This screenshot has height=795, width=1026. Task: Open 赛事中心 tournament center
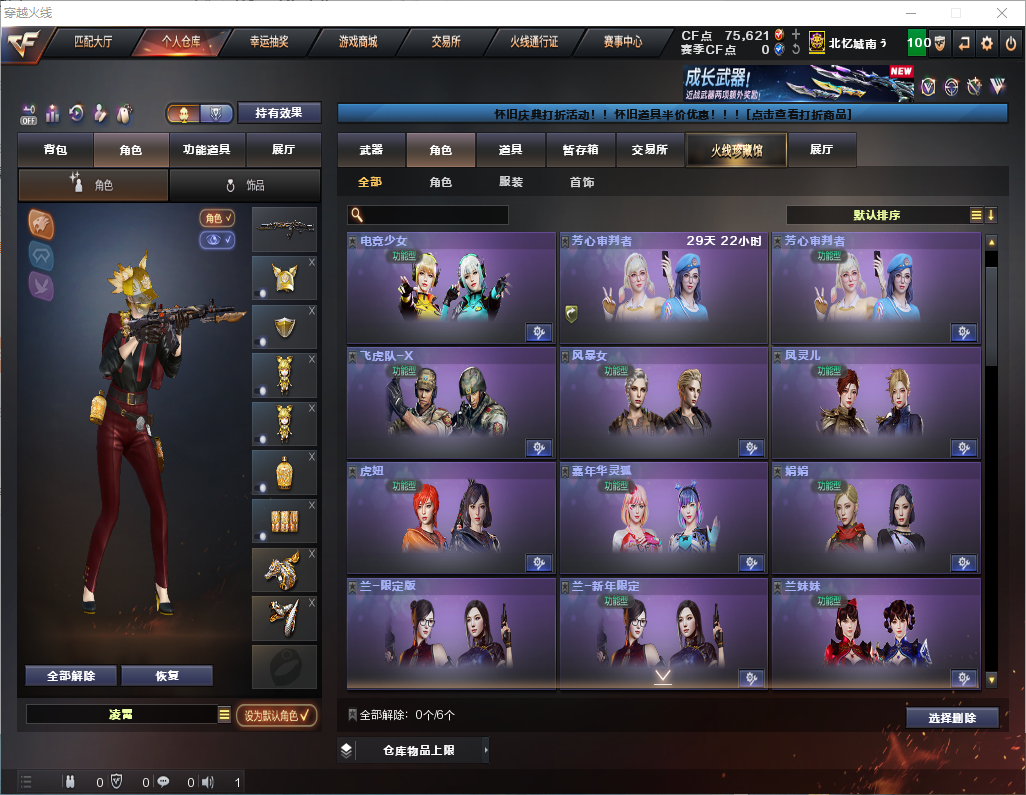[x=622, y=42]
